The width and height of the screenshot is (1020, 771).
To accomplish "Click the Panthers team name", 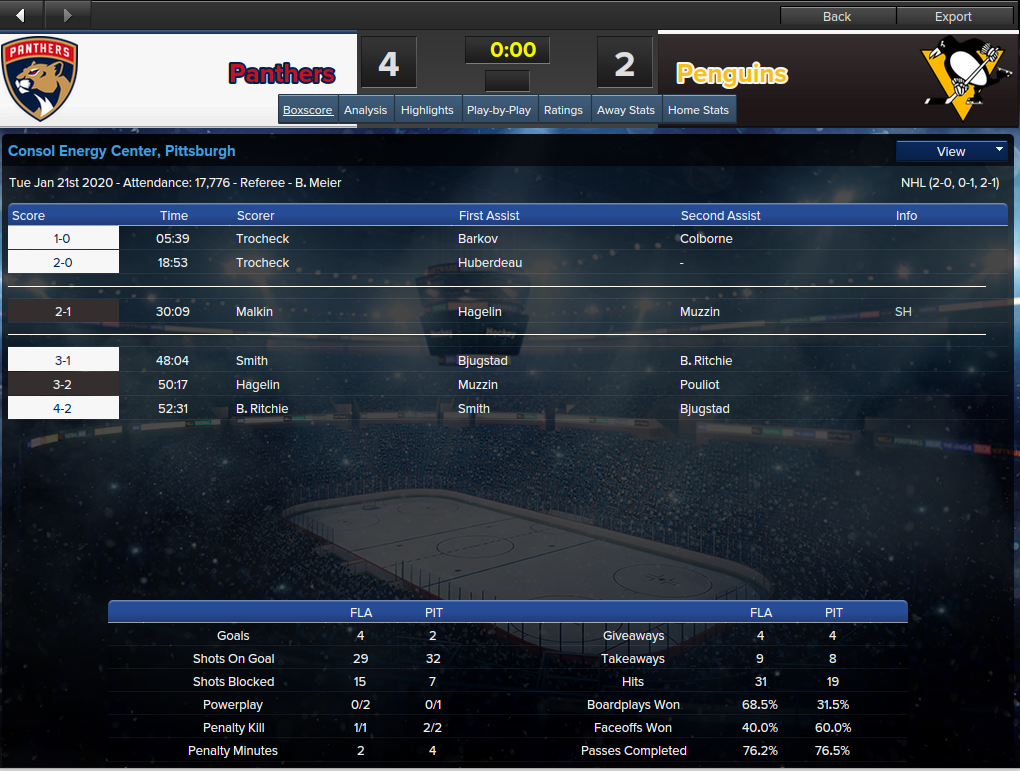I will [x=282, y=73].
